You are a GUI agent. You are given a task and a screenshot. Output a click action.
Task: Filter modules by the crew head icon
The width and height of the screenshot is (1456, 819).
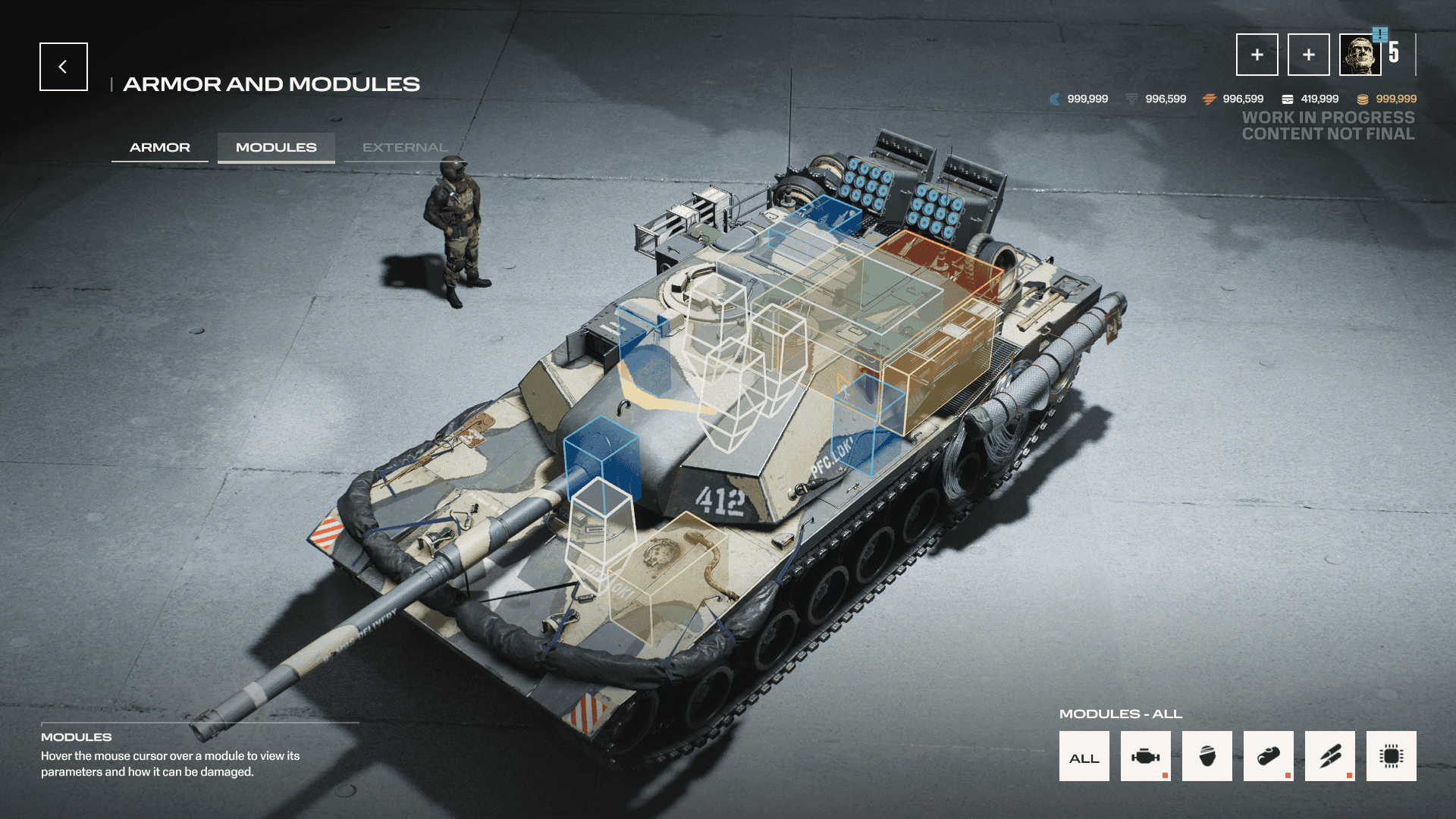click(x=1207, y=756)
